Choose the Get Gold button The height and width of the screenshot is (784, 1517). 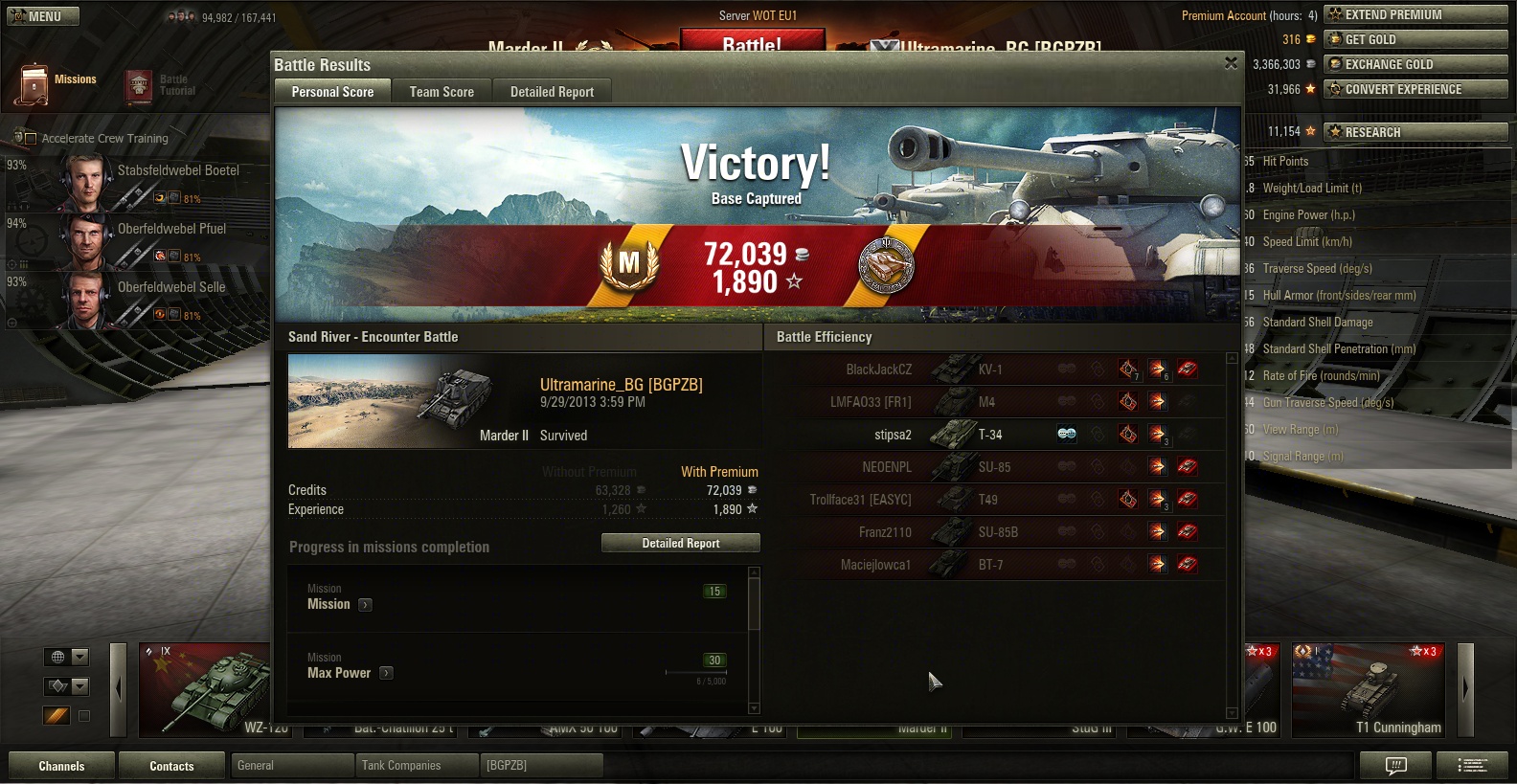coord(1415,39)
